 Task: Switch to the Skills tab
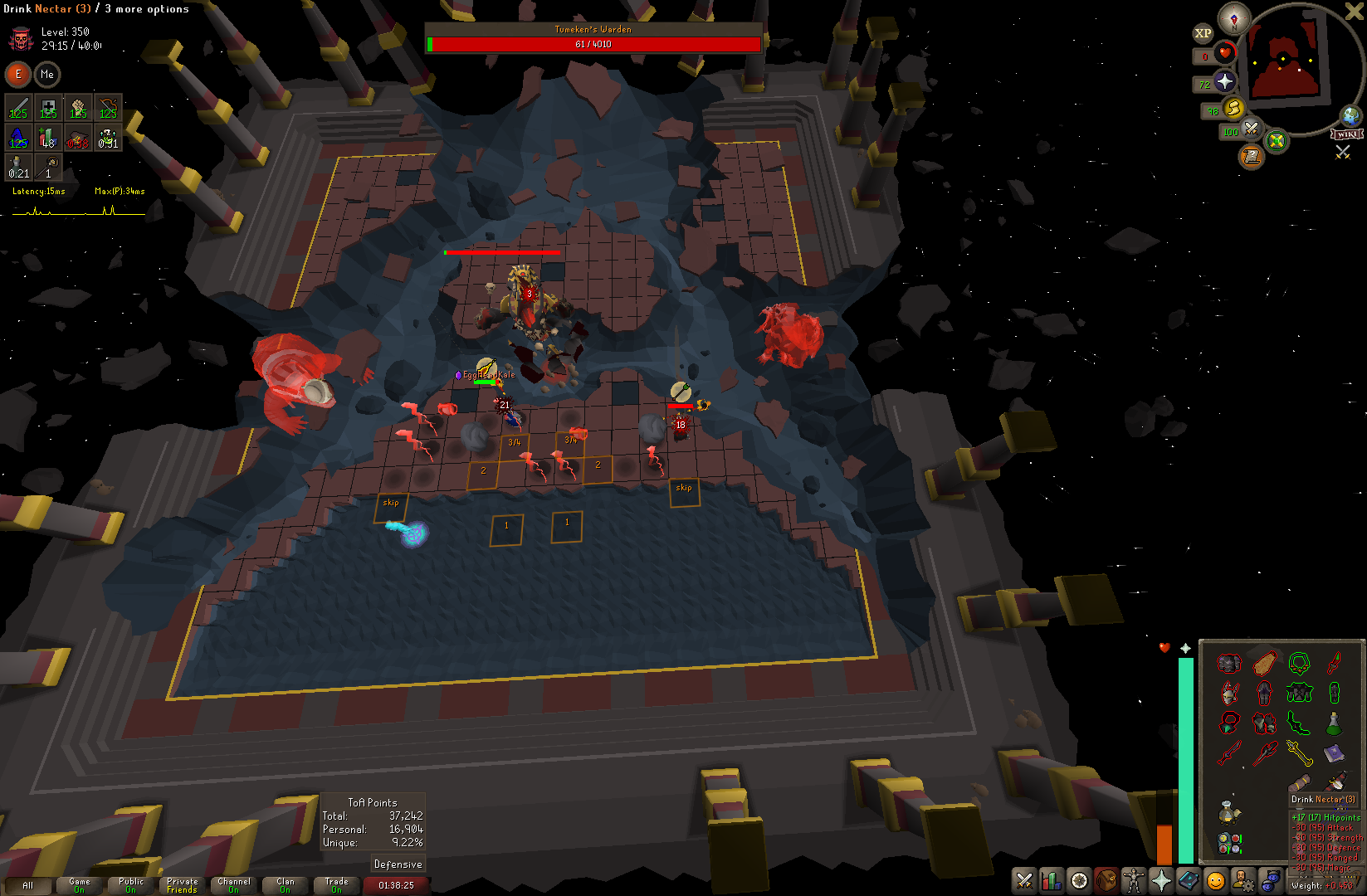1052,880
